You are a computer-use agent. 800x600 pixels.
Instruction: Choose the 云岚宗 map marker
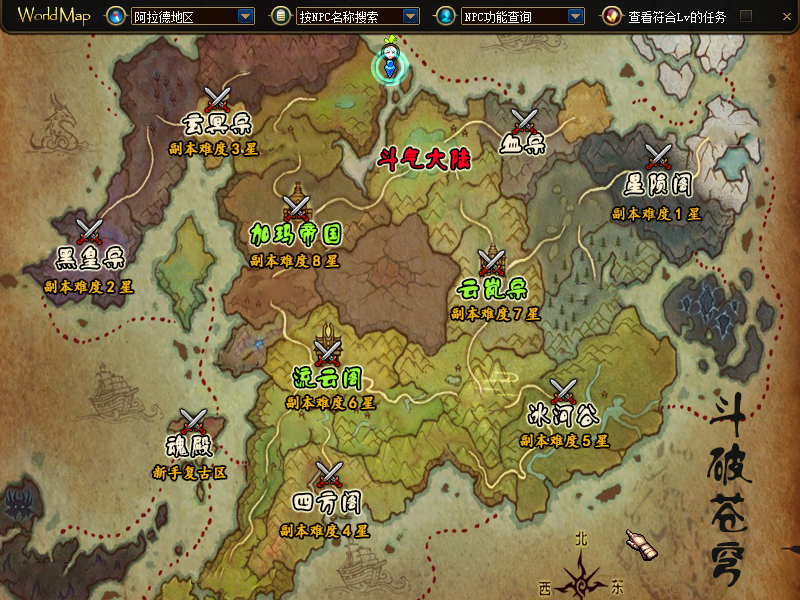[x=491, y=262]
